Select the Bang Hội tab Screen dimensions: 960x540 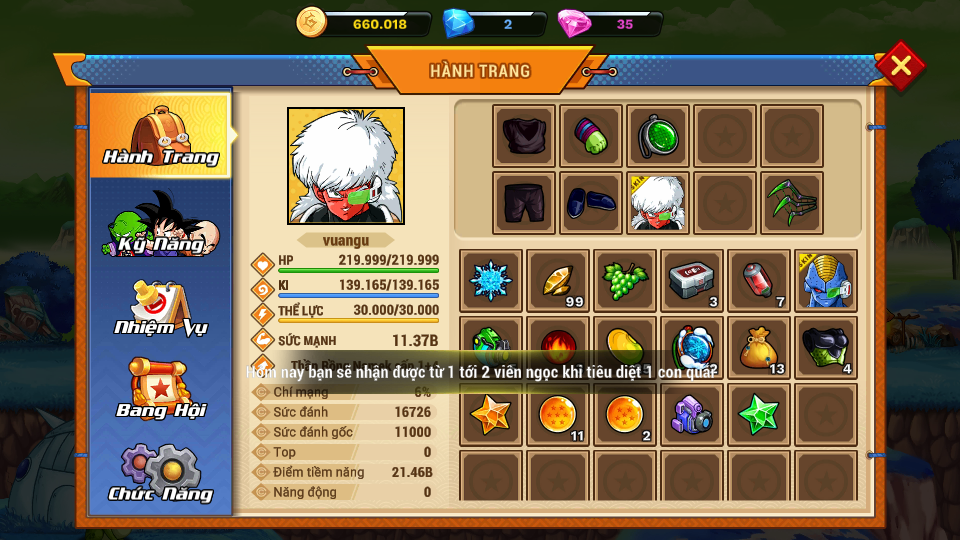click(161, 388)
